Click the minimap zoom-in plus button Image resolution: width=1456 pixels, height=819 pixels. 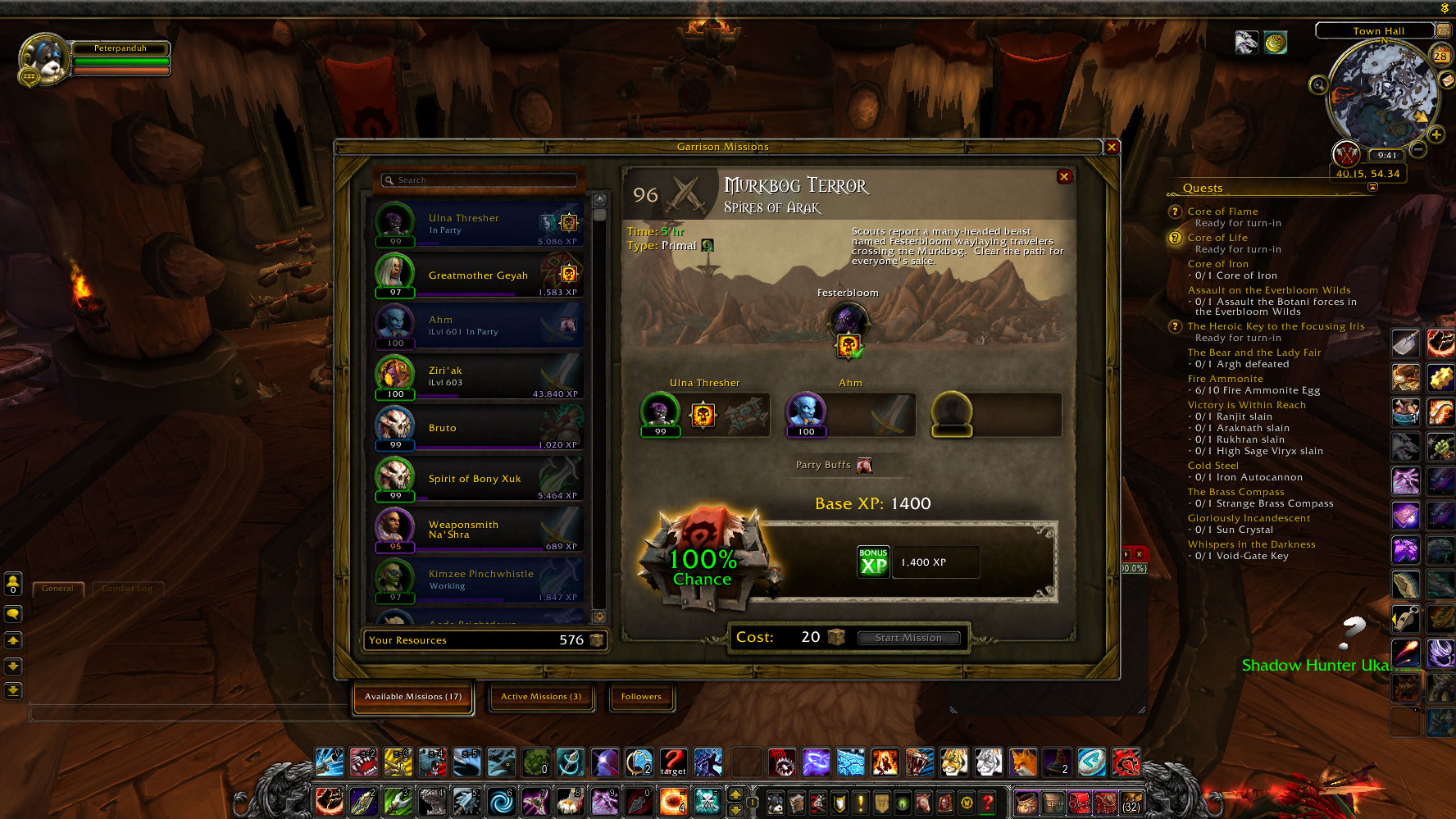point(1436,134)
